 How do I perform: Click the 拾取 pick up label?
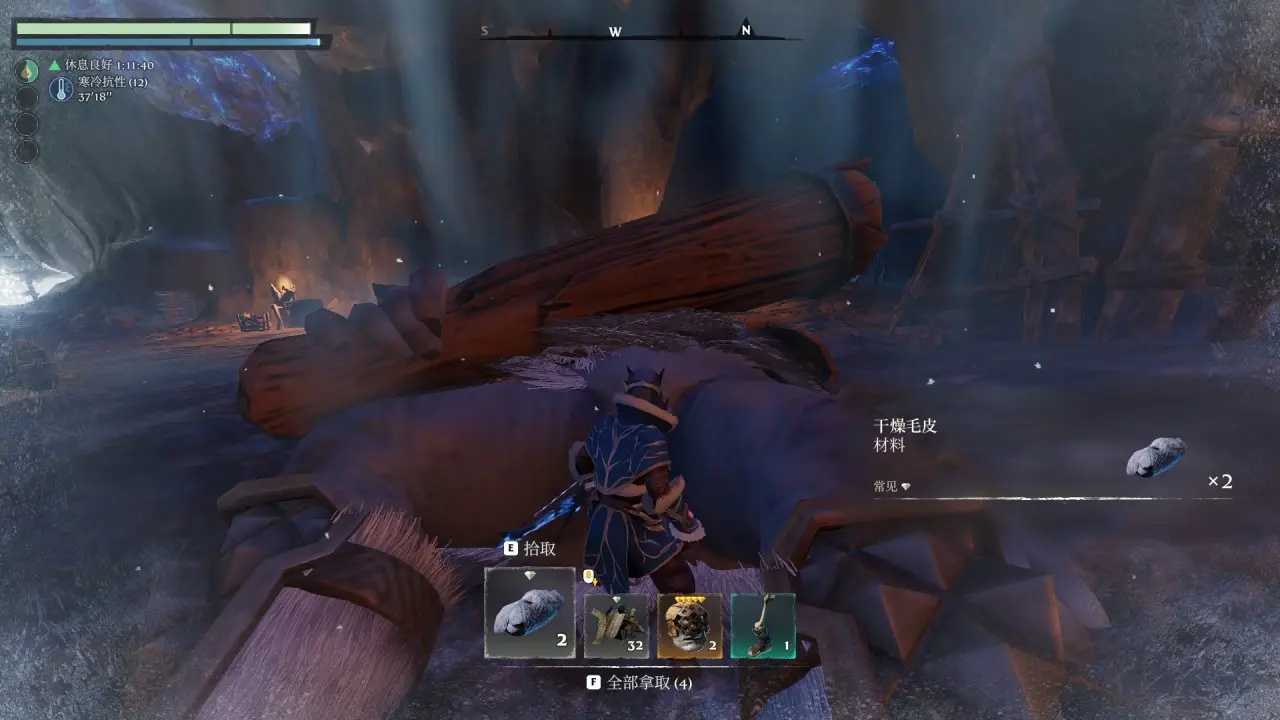(x=539, y=549)
